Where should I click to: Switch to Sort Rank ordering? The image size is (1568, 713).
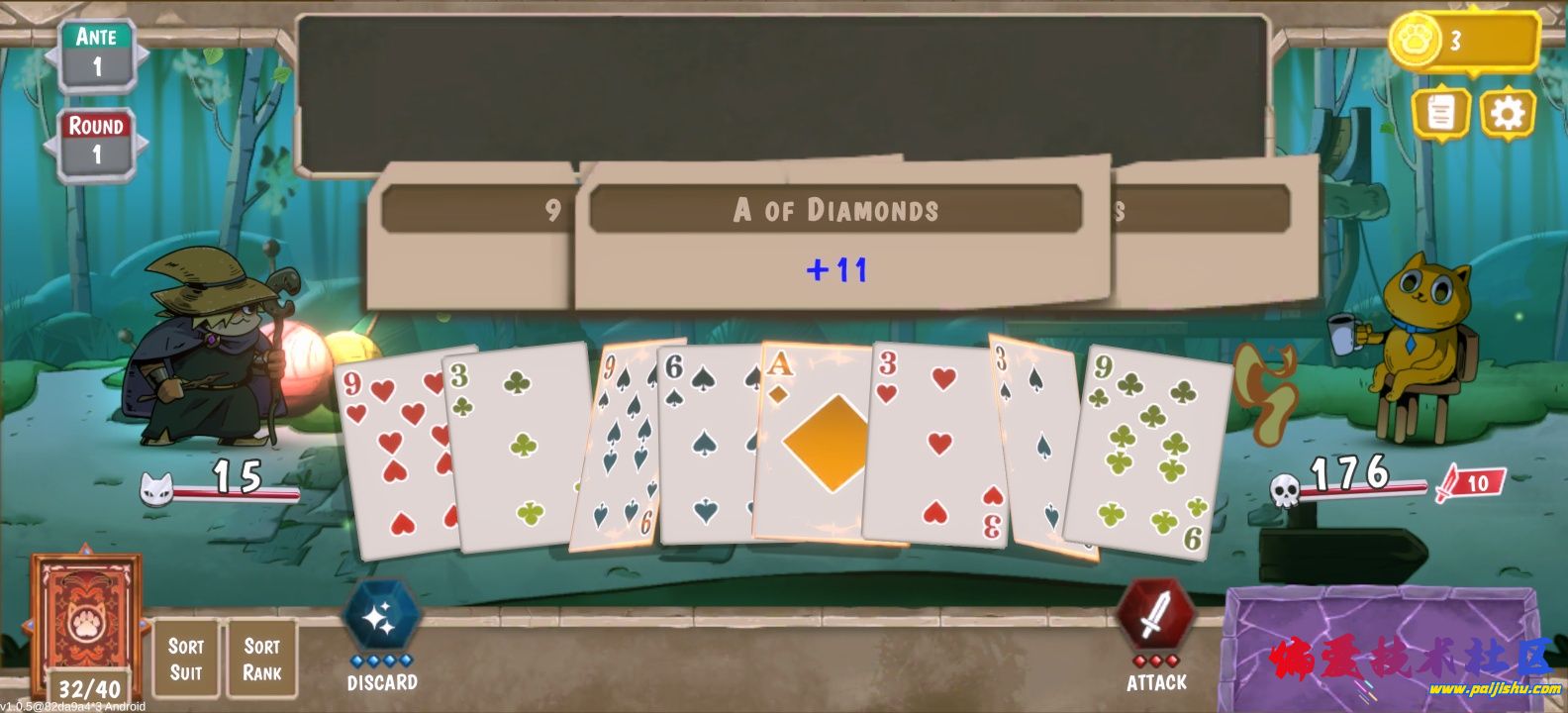(x=260, y=656)
